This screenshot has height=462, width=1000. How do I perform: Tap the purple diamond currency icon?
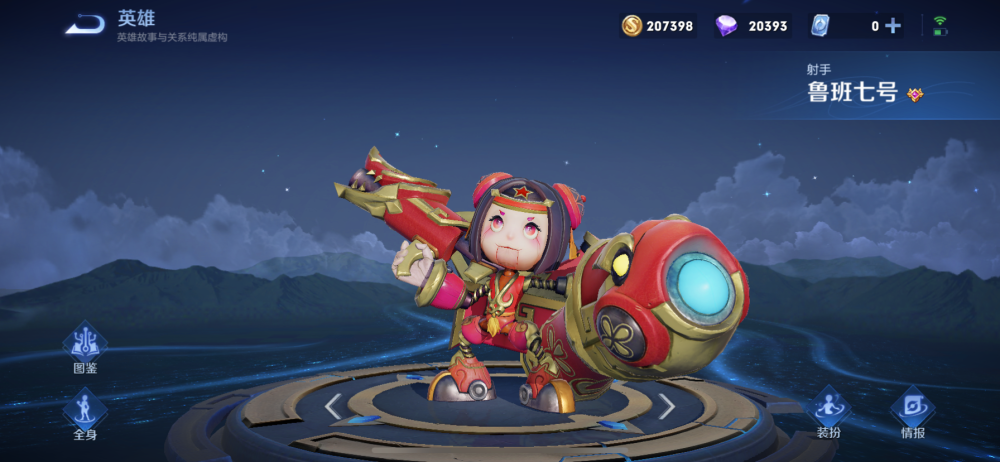click(727, 26)
